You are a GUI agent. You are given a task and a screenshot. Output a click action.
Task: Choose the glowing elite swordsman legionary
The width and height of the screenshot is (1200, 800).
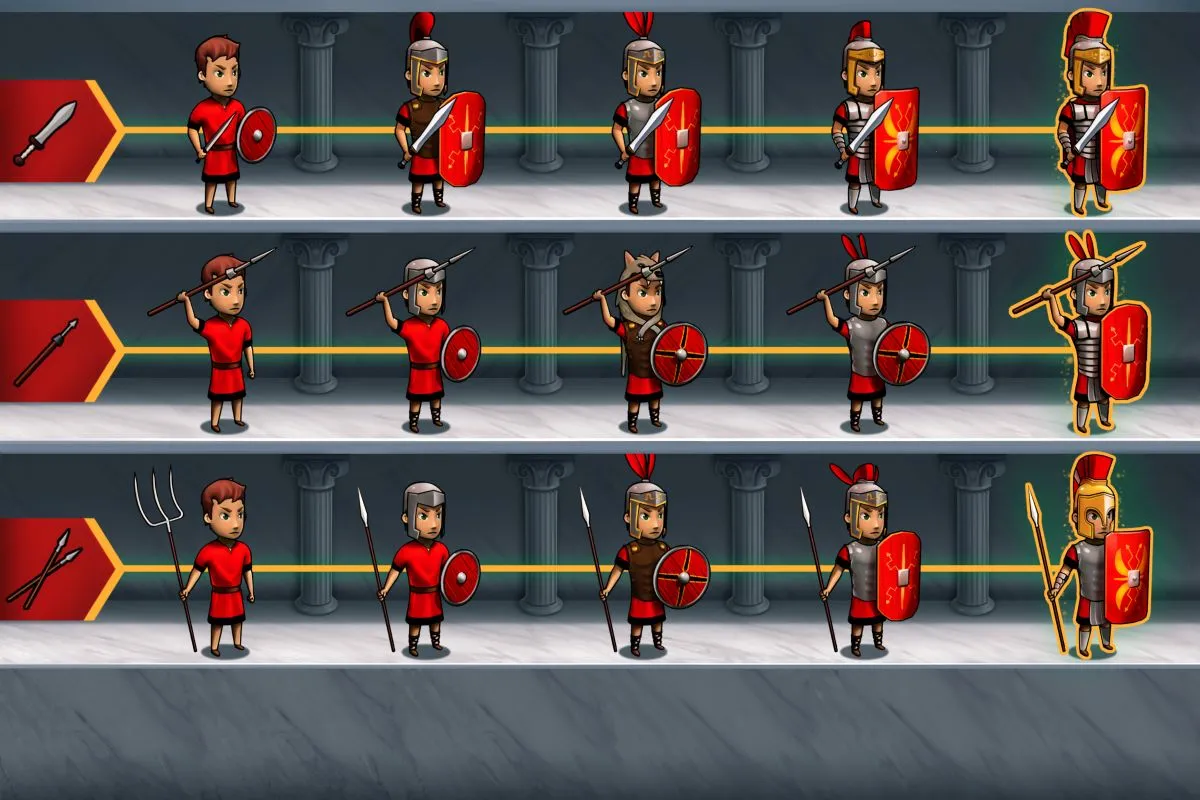(x=1092, y=120)
